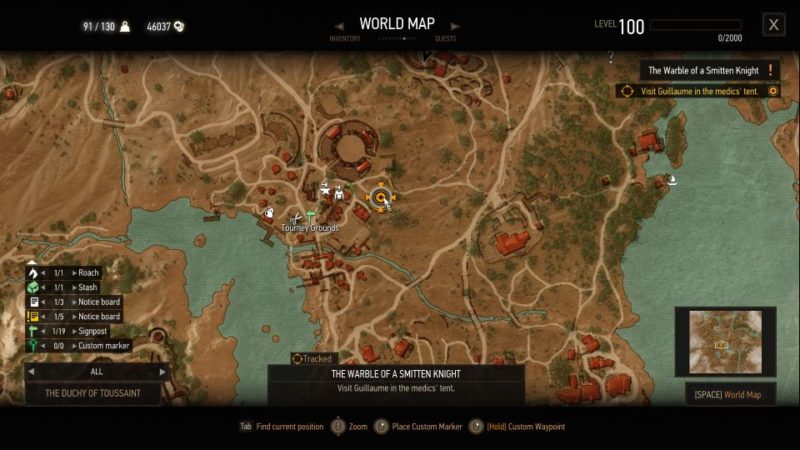Select the Stash entry in map legend
The width and height of the screenshot is (800, 450).
88,288
